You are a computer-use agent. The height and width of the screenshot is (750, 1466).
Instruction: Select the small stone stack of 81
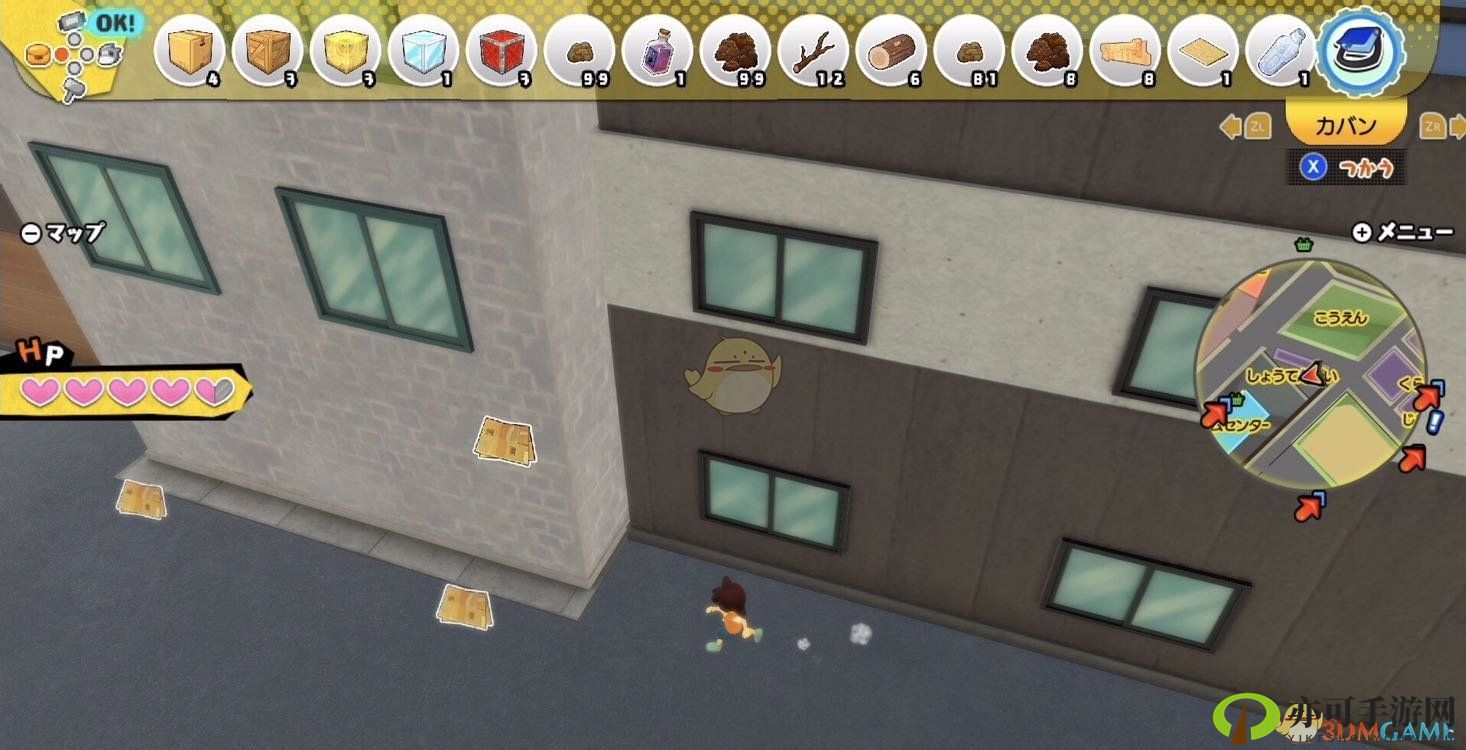point(969,50)
